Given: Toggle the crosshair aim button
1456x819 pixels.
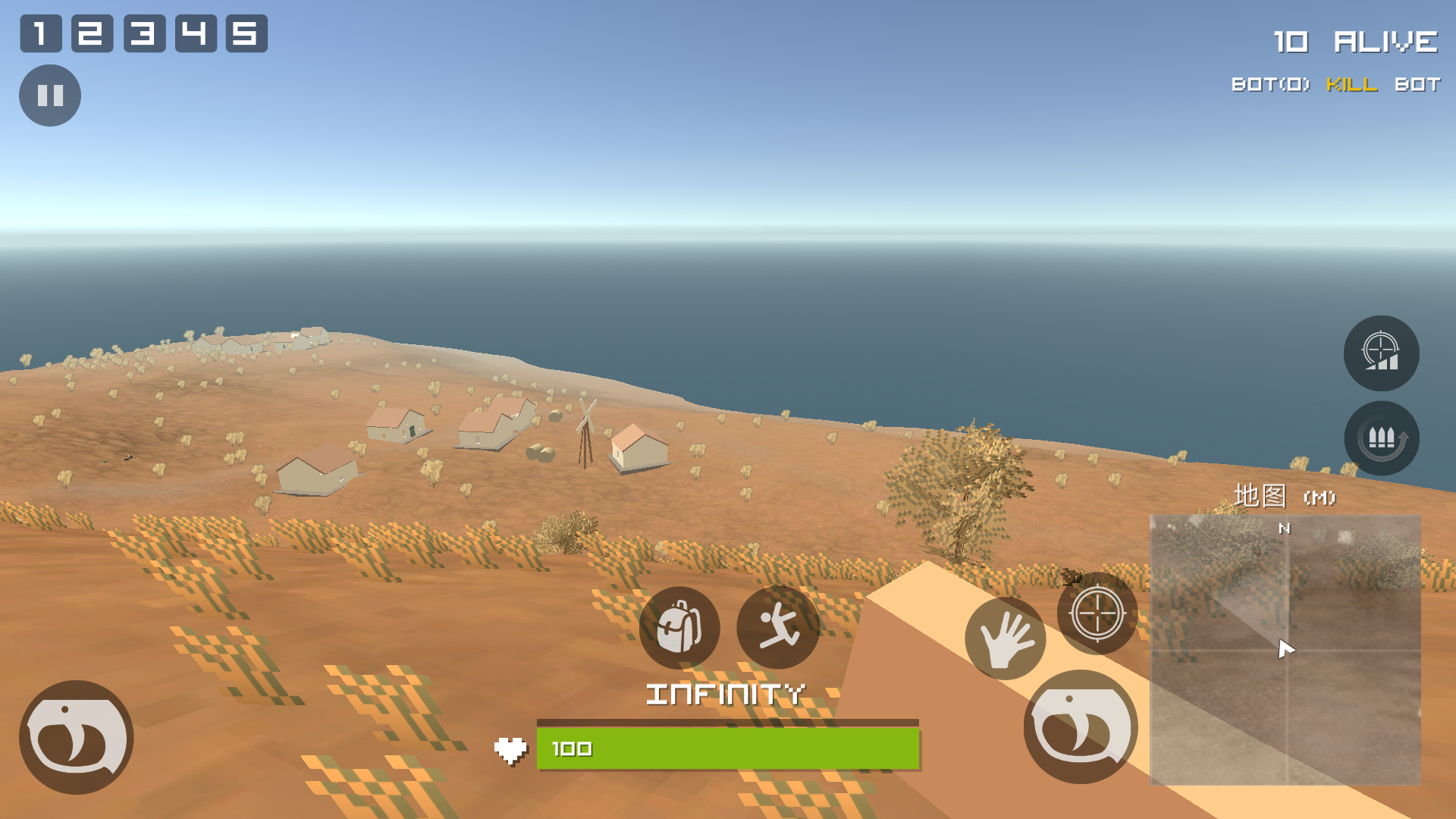Looking at the screenshot, I should (1097, 613).
